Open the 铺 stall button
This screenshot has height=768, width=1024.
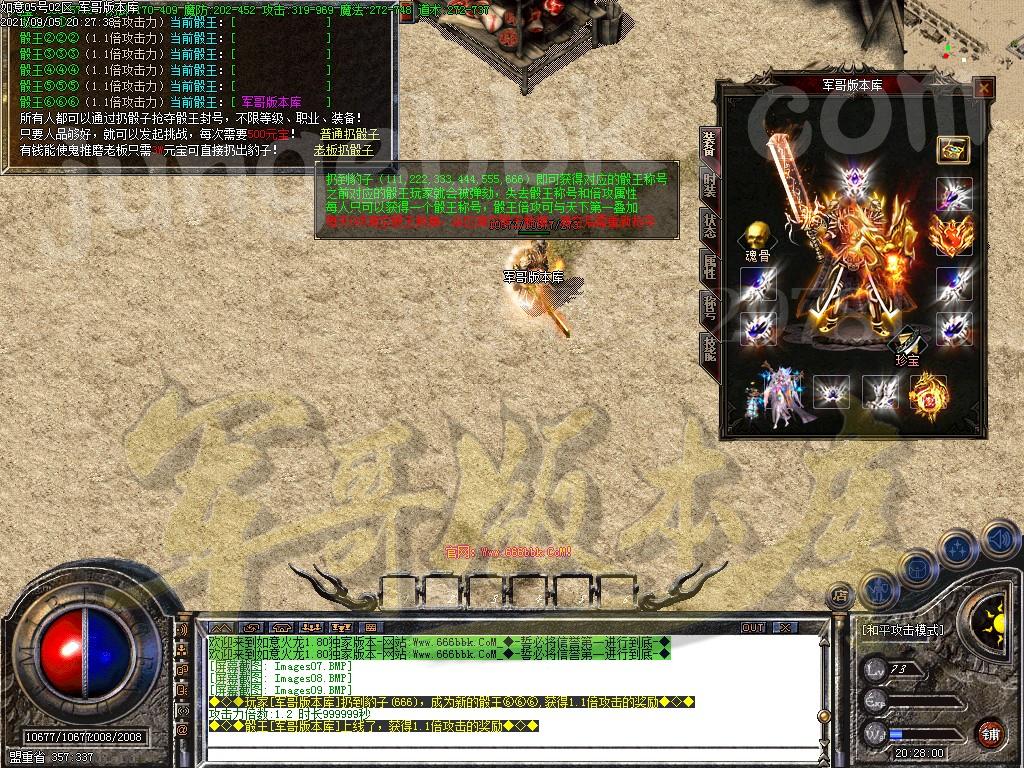990,733
